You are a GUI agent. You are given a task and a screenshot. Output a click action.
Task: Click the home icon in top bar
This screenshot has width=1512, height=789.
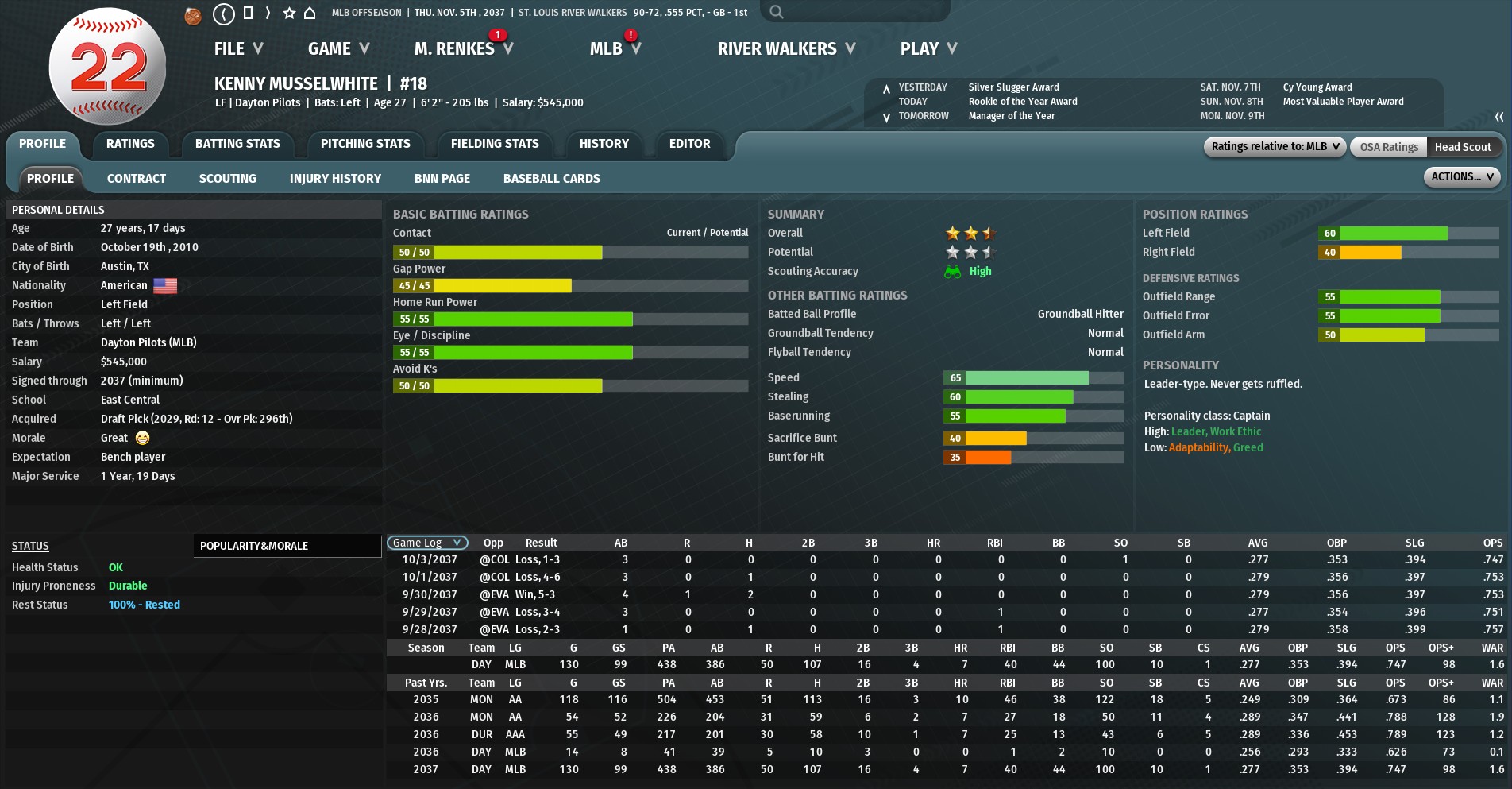(x=310, y=13)
